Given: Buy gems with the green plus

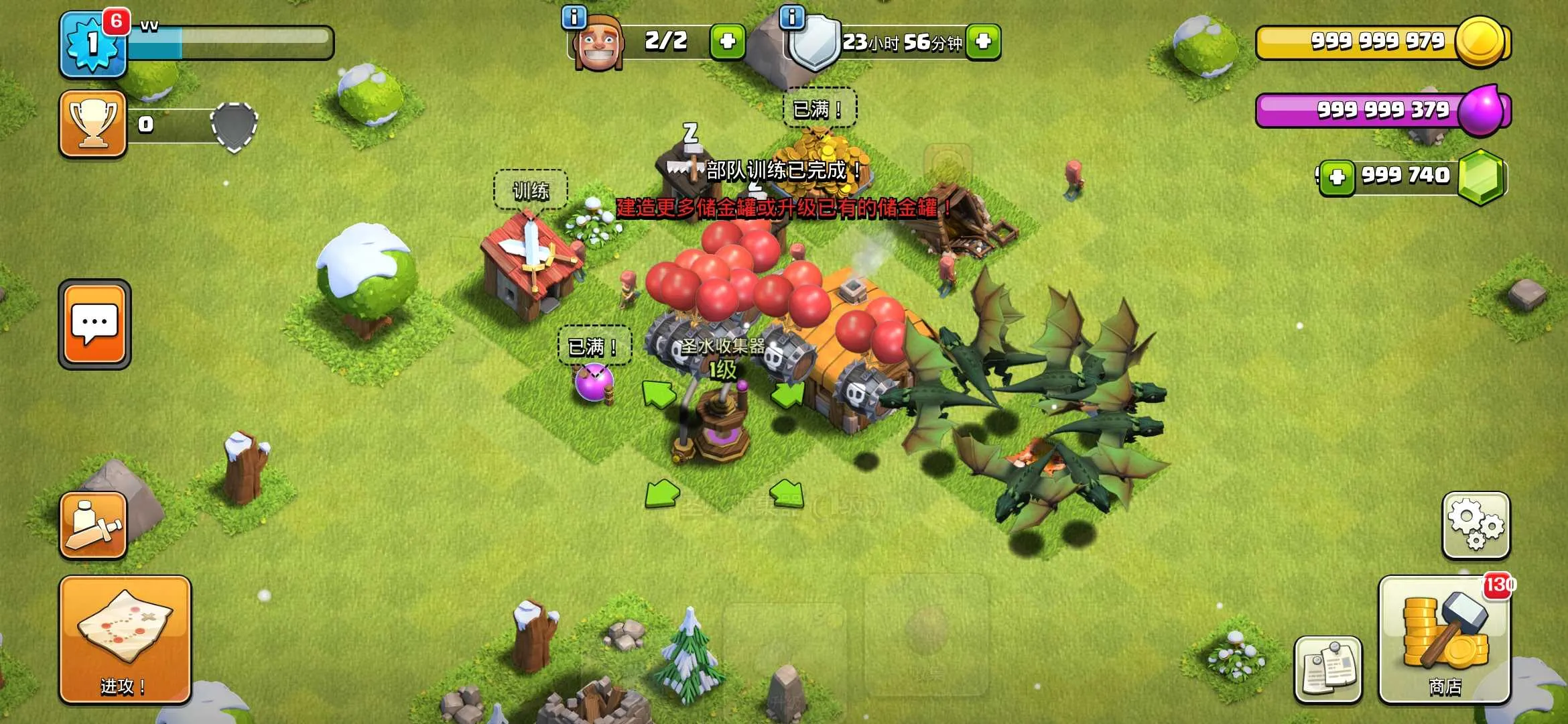Looking at the screenshot, I should (1337, 178).
